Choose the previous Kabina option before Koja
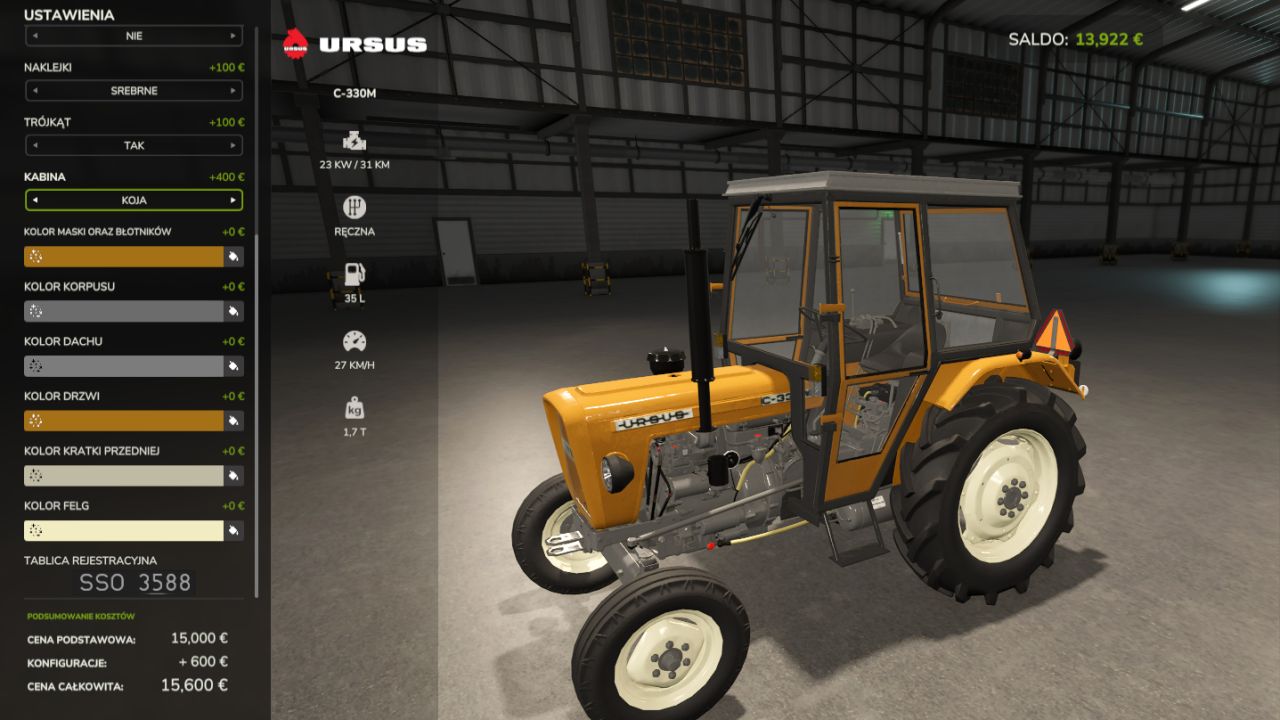The image size is (1280, 720). point(35,200)
